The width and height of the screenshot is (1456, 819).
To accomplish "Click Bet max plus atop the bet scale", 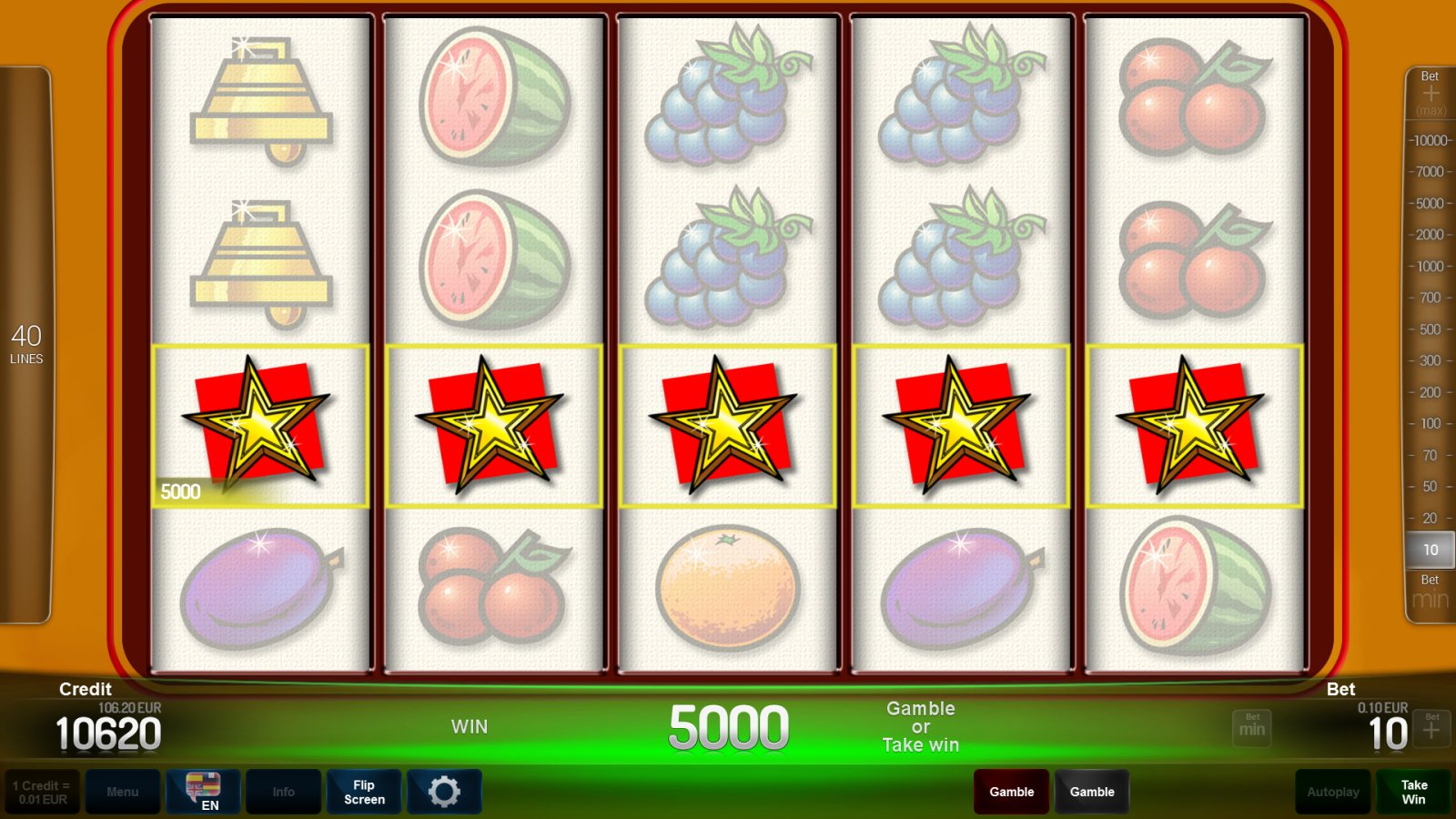I will pos(1431,94).
